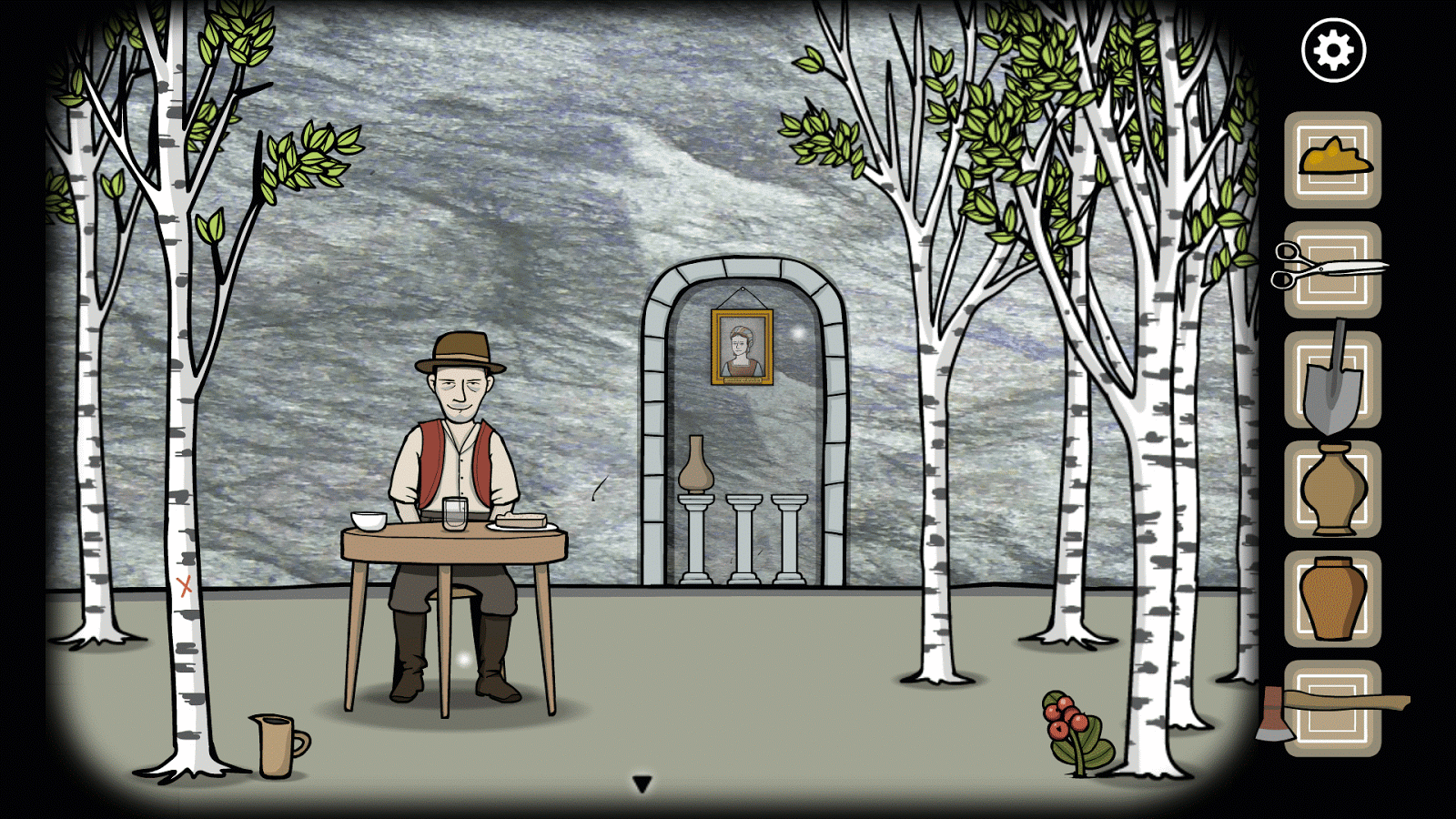
Task: Click the pitcher on the ground
Action: (274, 743)
